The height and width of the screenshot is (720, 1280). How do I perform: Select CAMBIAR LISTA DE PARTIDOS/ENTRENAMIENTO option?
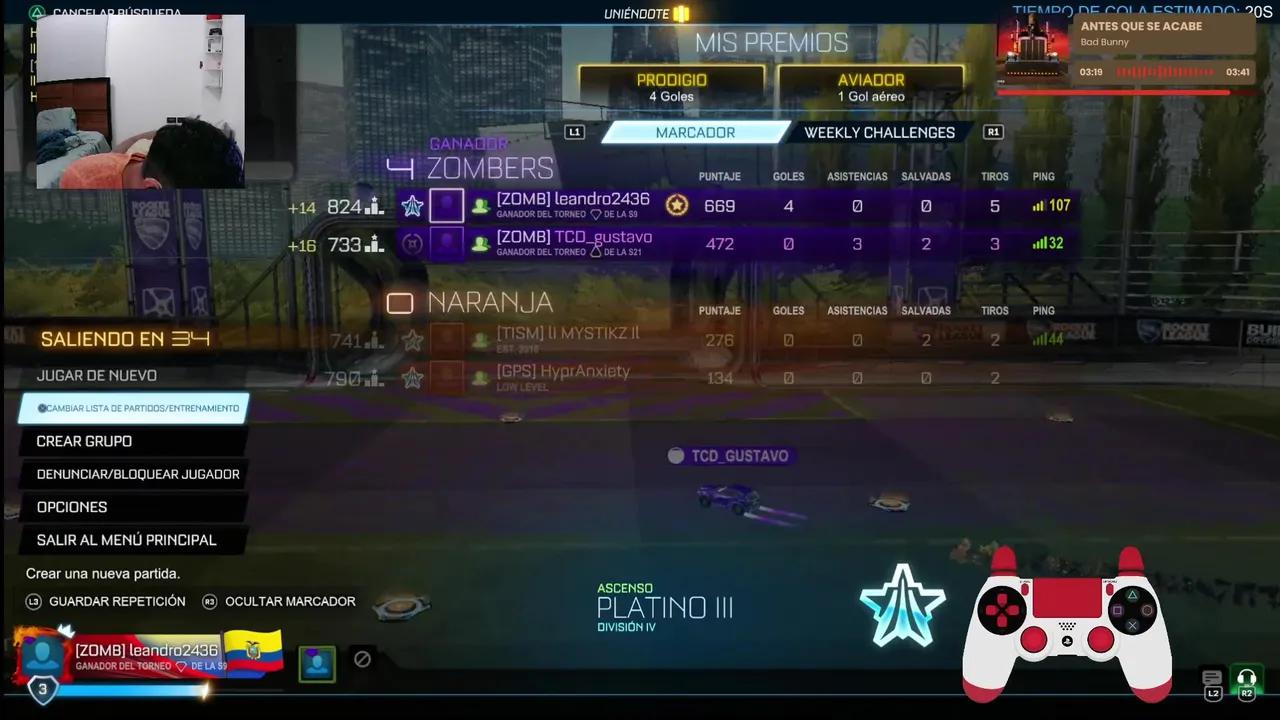136,408
